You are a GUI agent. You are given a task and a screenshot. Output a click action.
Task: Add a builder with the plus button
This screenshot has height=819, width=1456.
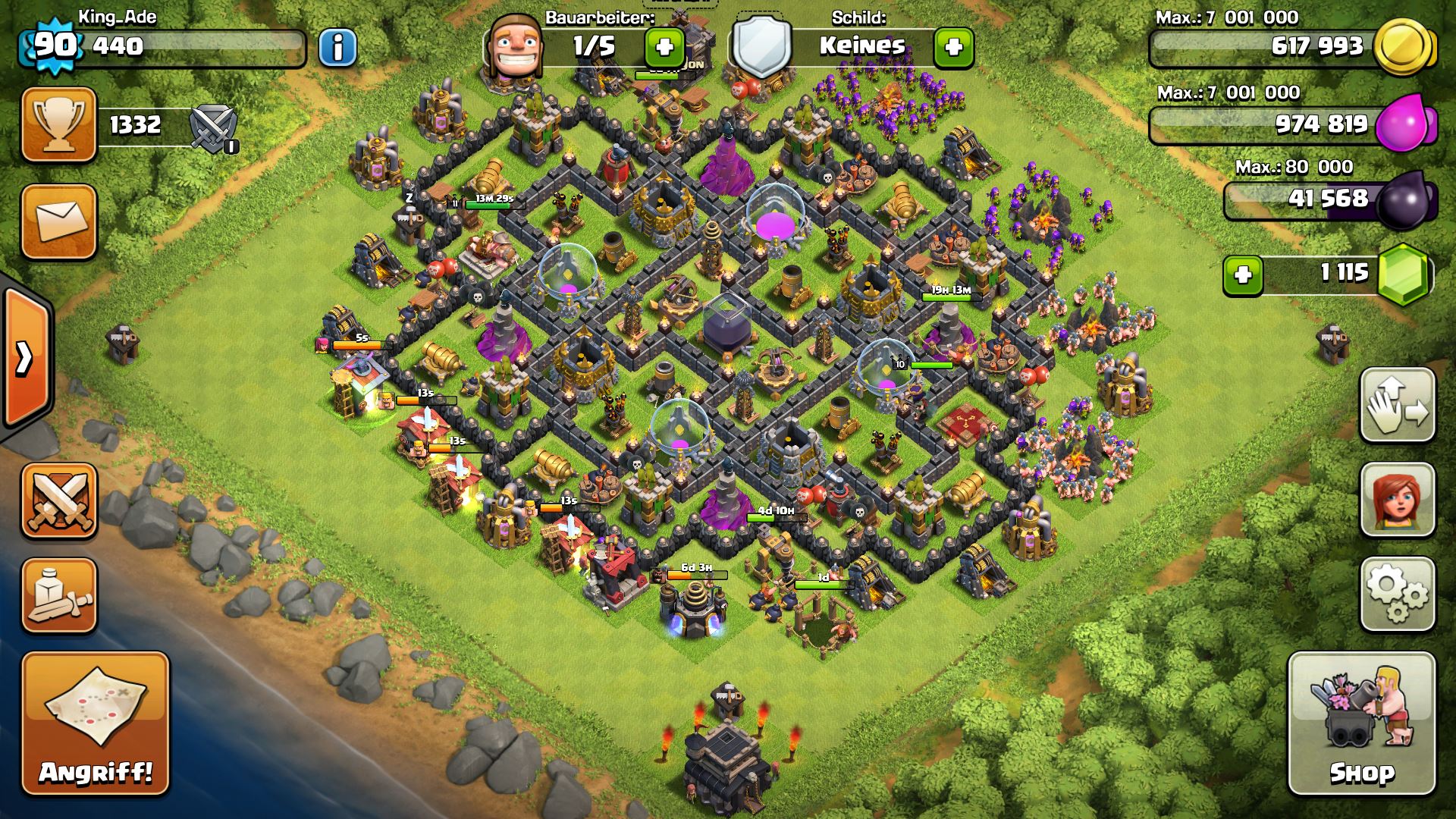pos(664,48)
